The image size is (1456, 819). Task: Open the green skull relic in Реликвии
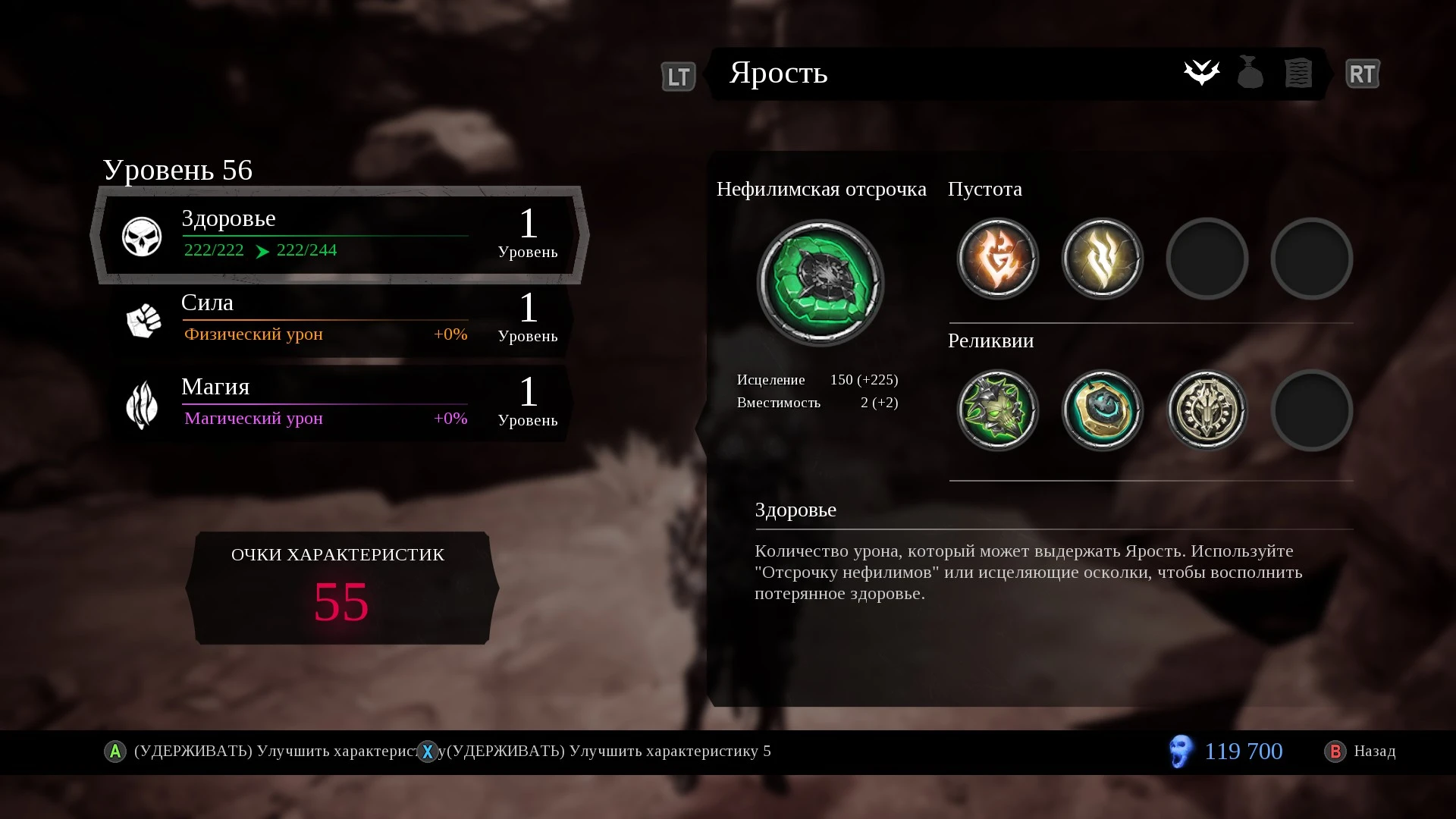(997, 410)
